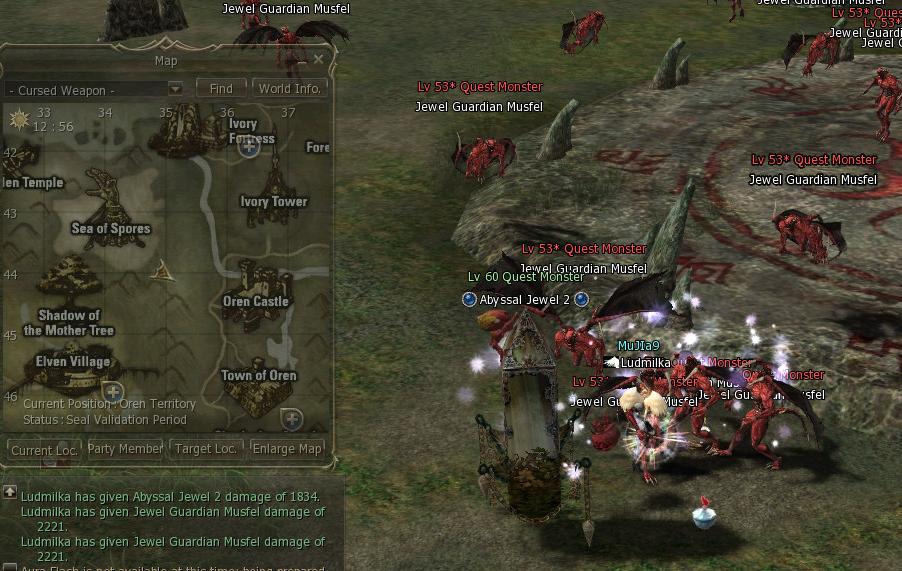Viewport: 902px width, 571px height.
Task: Open the Cursed Weapon dropdown
Action: tap(175, 89)
